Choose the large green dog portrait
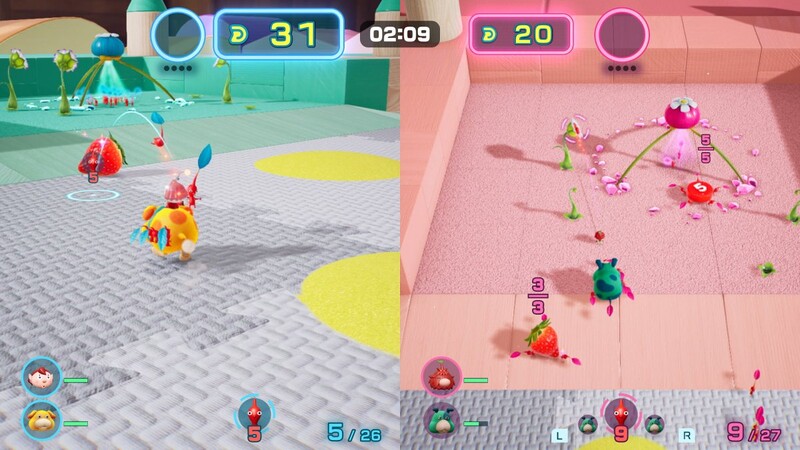 [x=441, y=420]
